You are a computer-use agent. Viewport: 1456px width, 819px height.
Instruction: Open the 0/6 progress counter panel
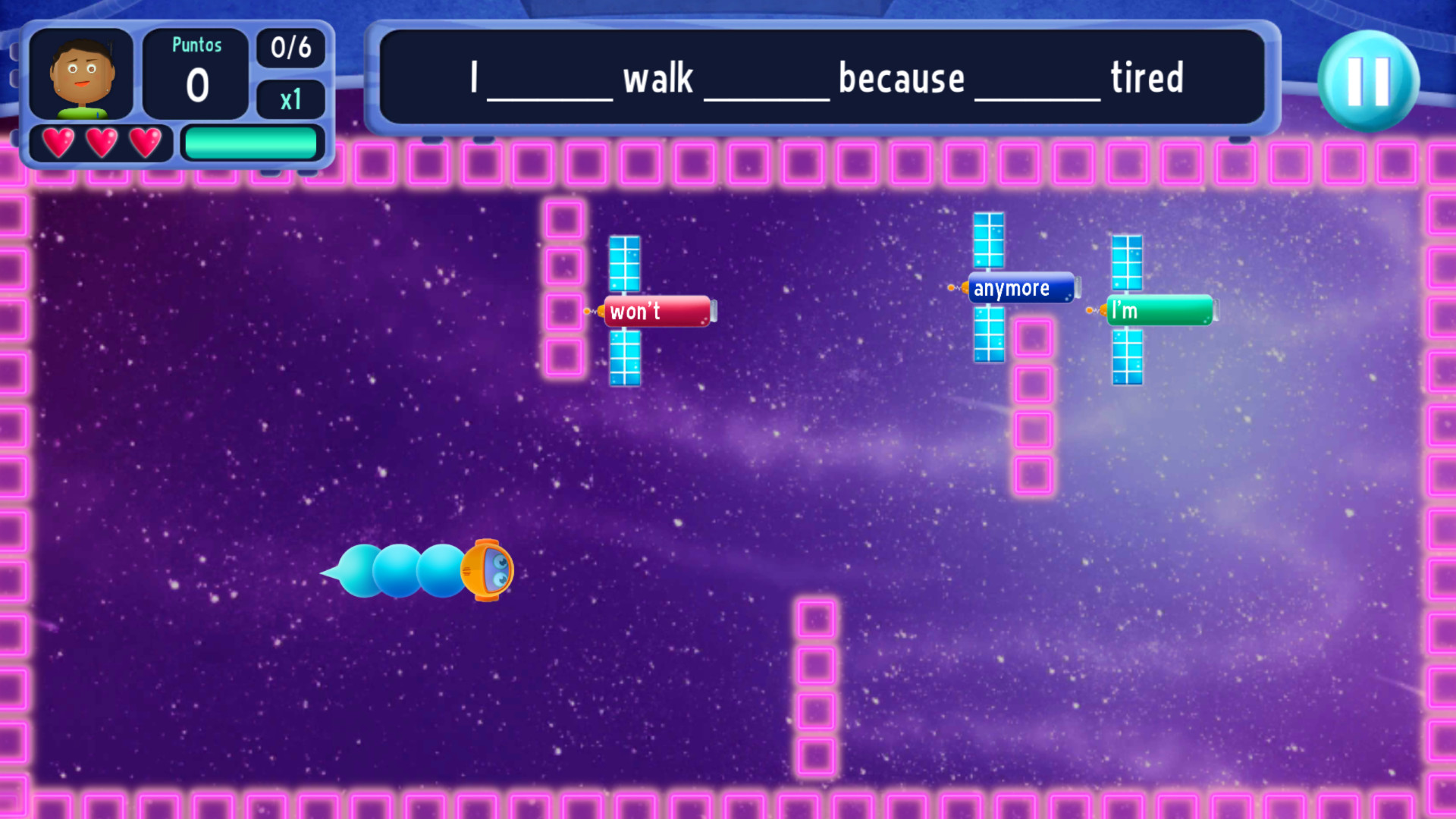(290, 48)
